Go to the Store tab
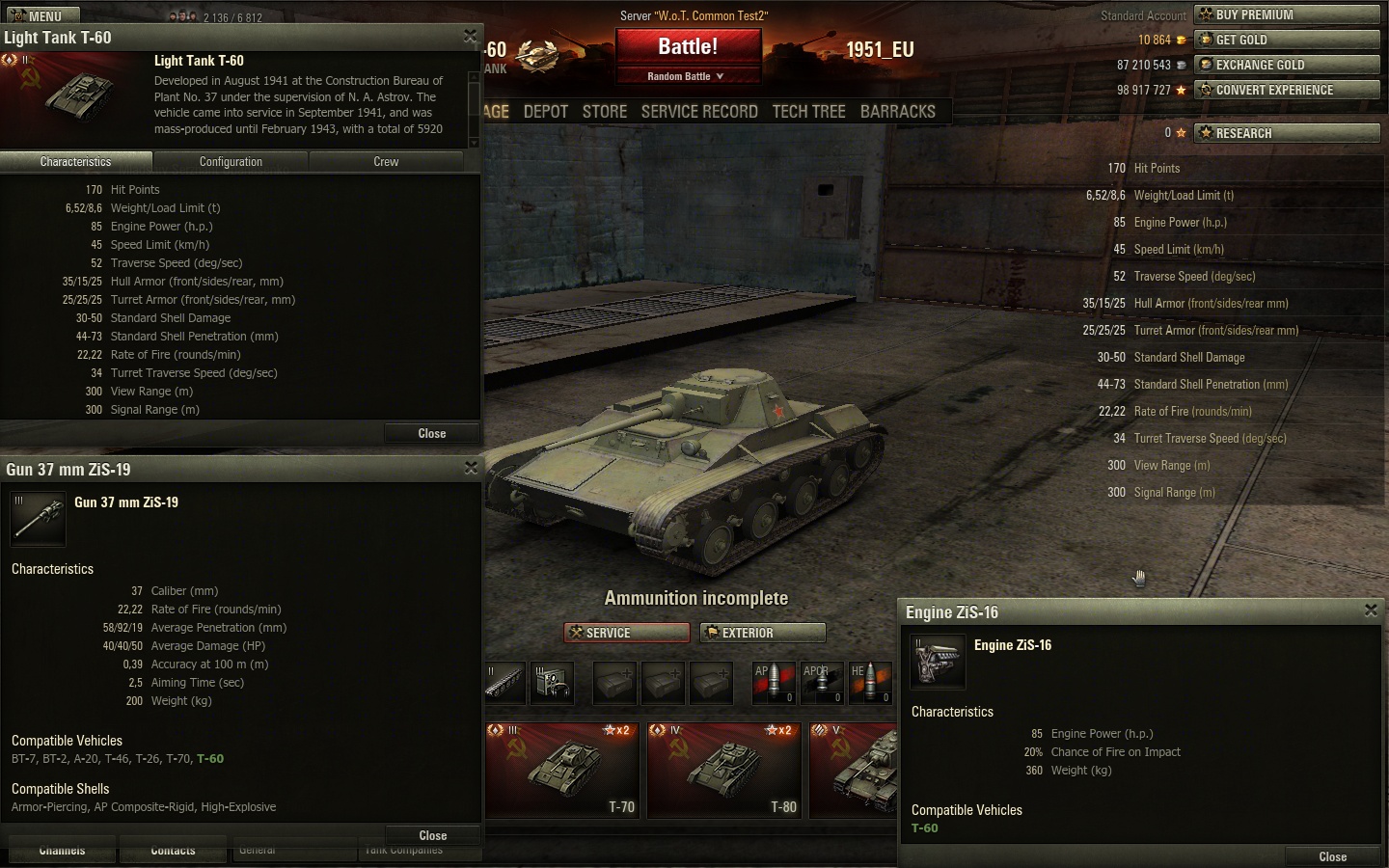This screenshot has width=1389, height=868. (x=605, y=112)
